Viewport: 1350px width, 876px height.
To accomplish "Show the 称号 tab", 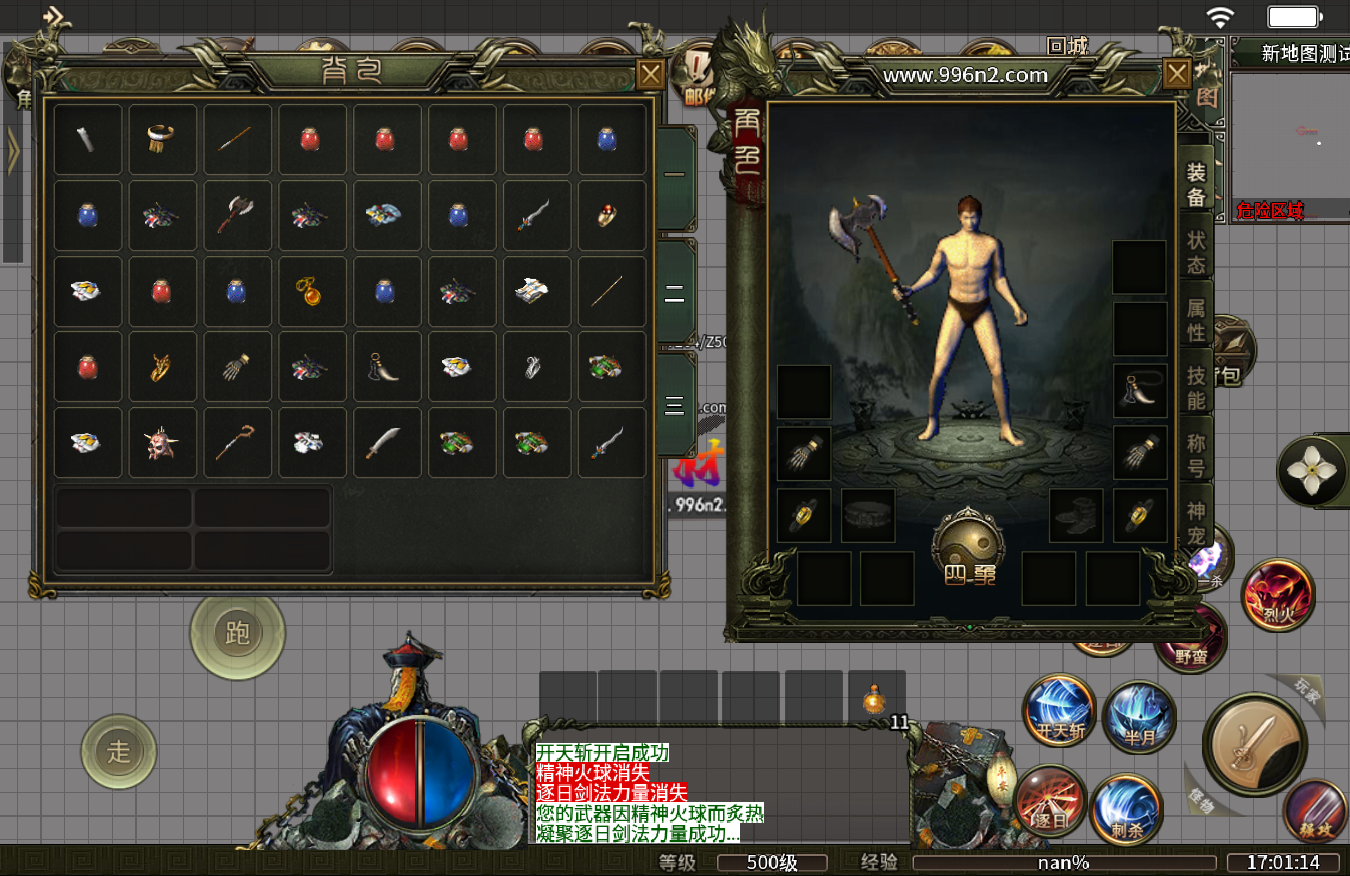I will click(1196, 455).
